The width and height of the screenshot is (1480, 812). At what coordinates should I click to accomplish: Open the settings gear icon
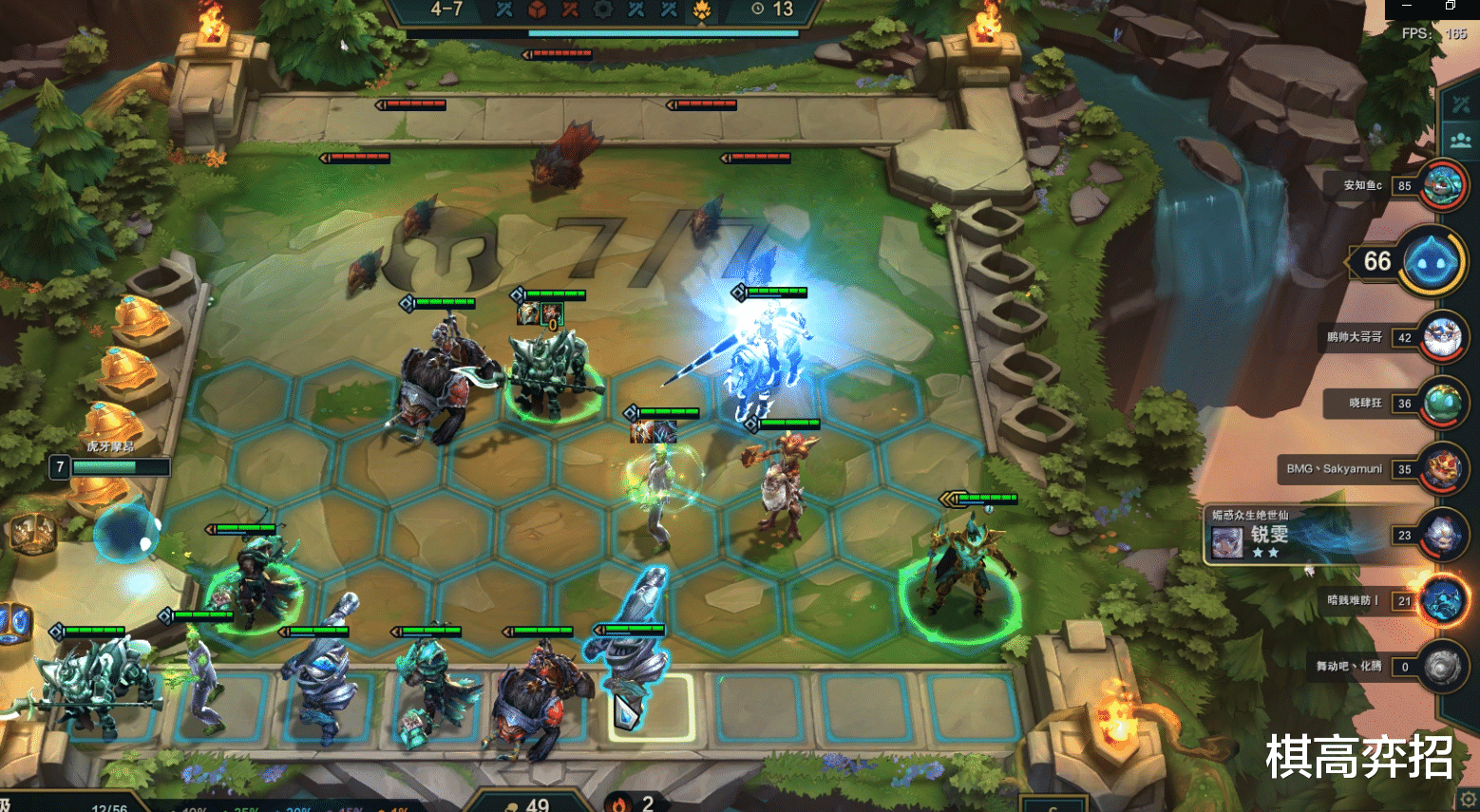click(1468, 799)
